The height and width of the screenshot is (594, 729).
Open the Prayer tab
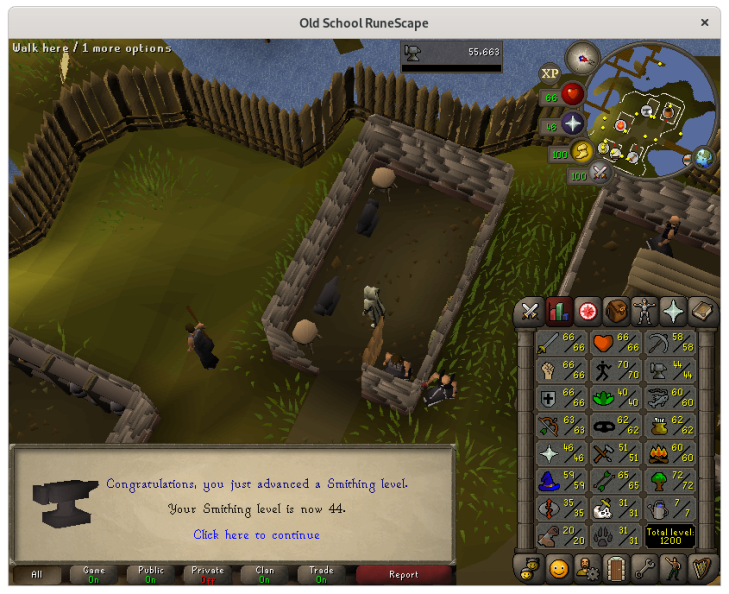(x=674, y=311)
